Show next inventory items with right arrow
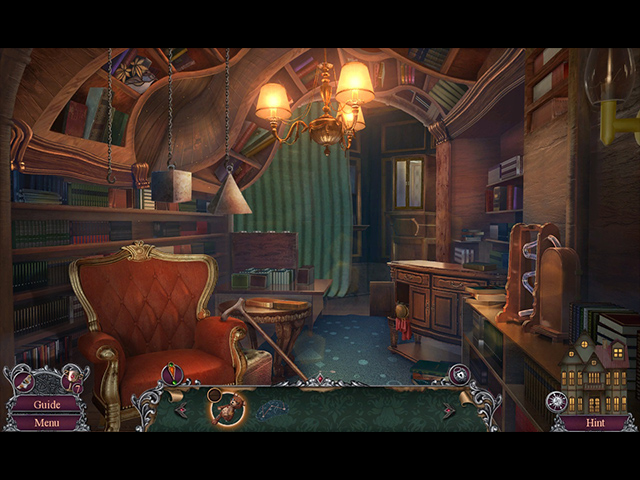 point(449,410)
